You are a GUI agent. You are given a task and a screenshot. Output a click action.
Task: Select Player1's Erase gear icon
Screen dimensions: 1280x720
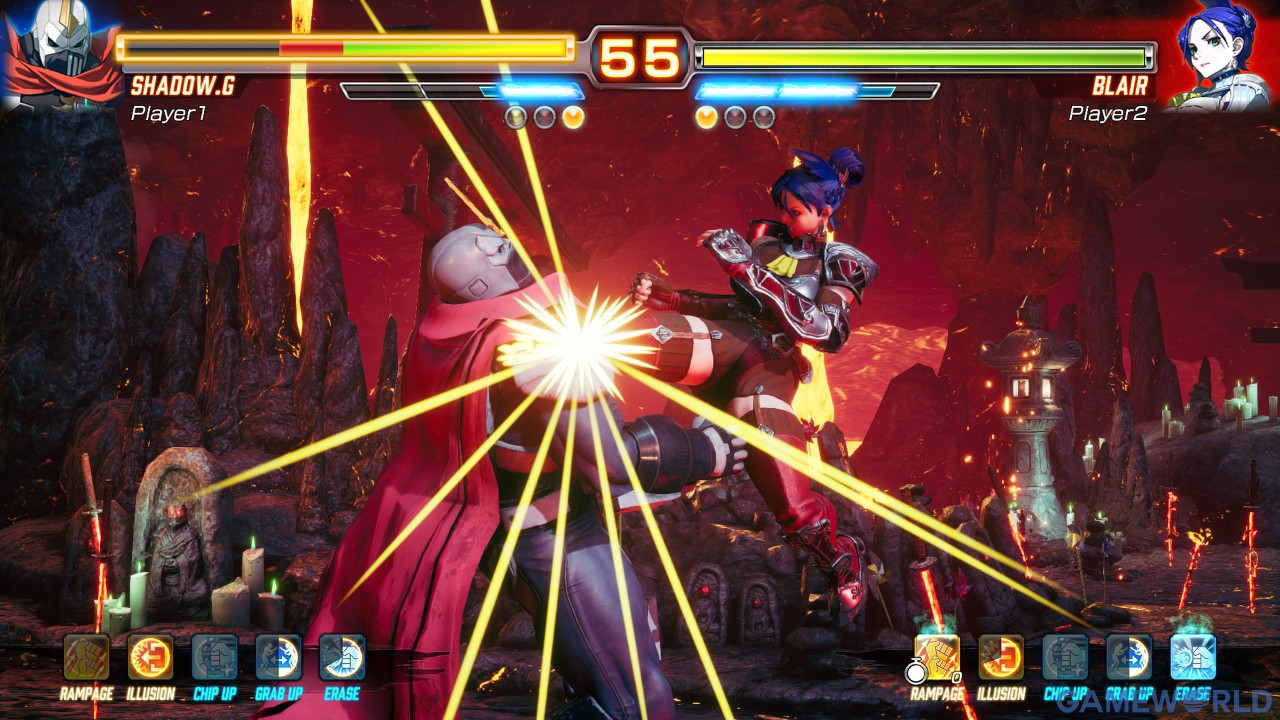[x=342, y=658]
